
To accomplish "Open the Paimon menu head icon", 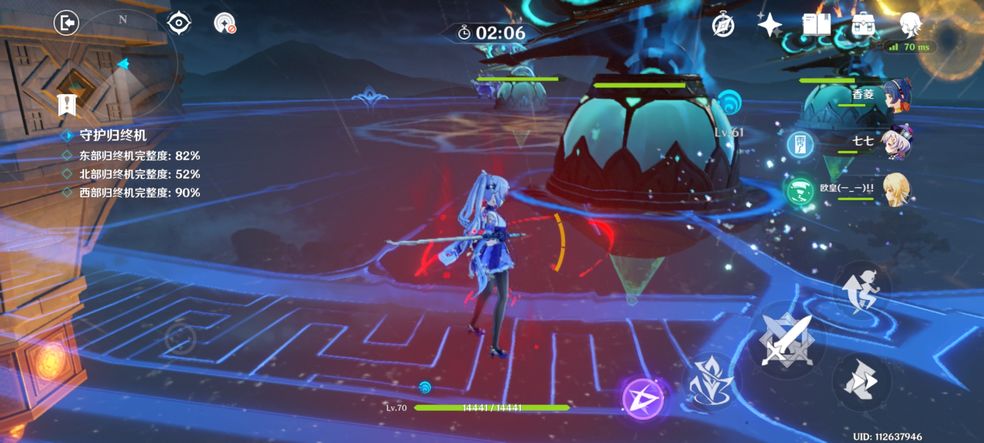I will [910, 26].
